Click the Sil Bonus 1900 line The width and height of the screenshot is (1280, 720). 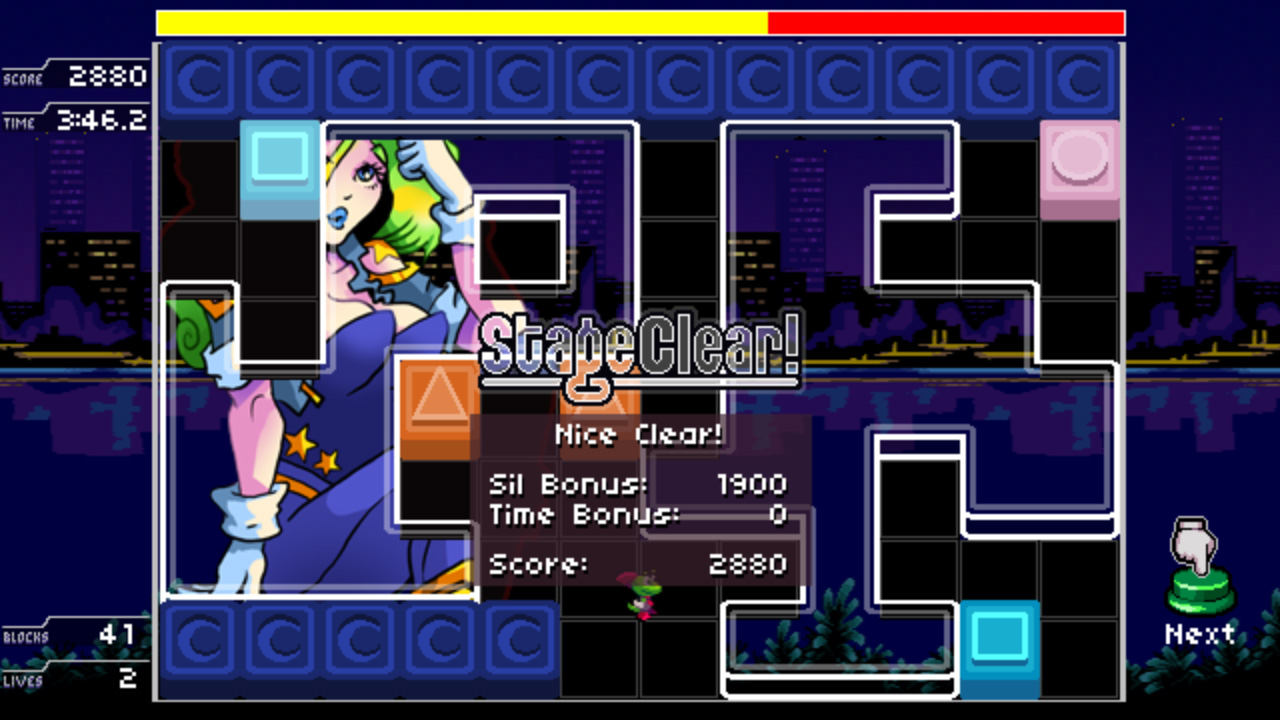[x=635, y=483]
